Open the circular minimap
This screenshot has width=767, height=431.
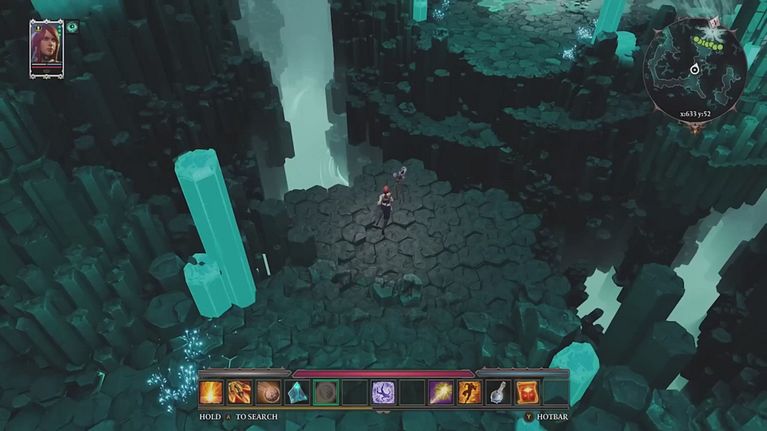pyautogui.click(x=694, y=66)
